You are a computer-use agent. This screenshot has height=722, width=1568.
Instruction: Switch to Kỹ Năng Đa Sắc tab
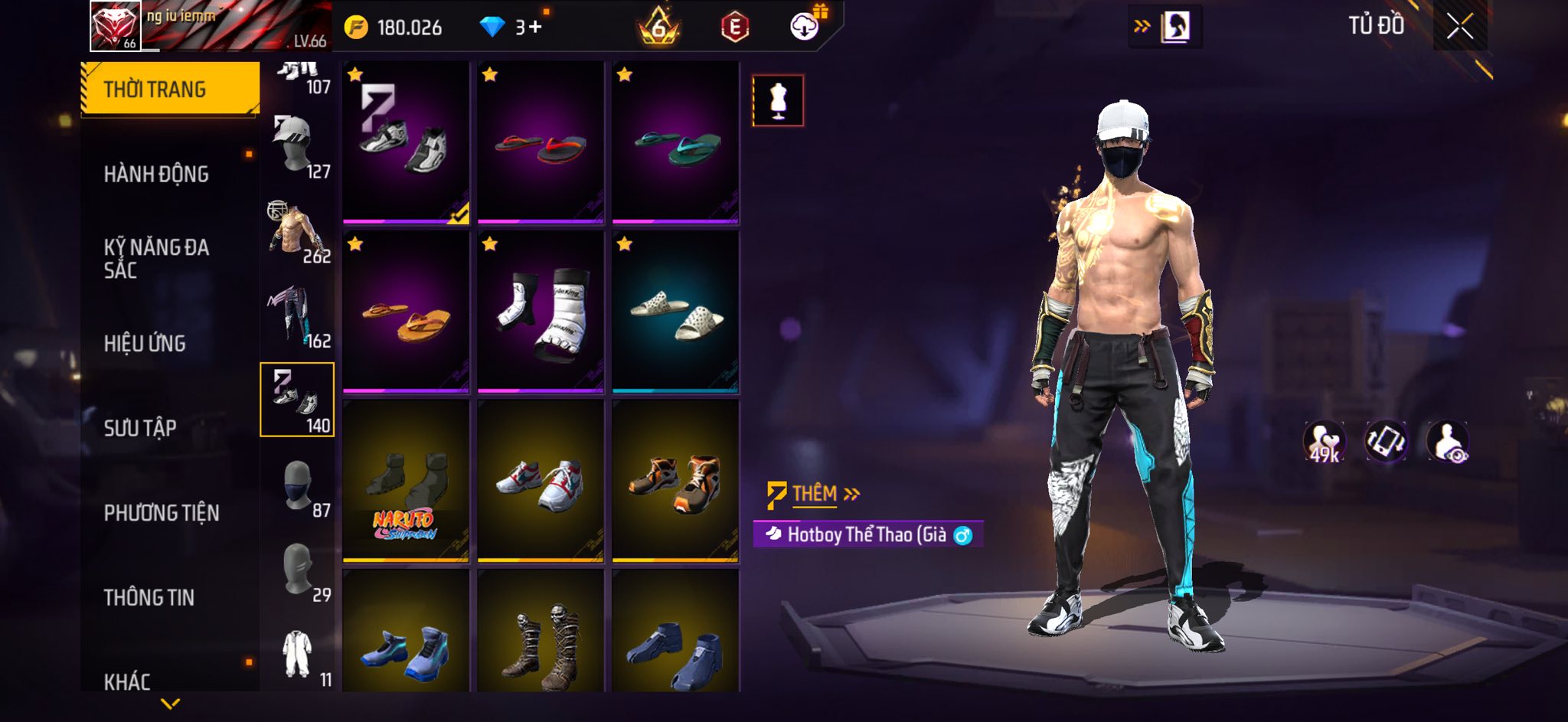point(156,258)
